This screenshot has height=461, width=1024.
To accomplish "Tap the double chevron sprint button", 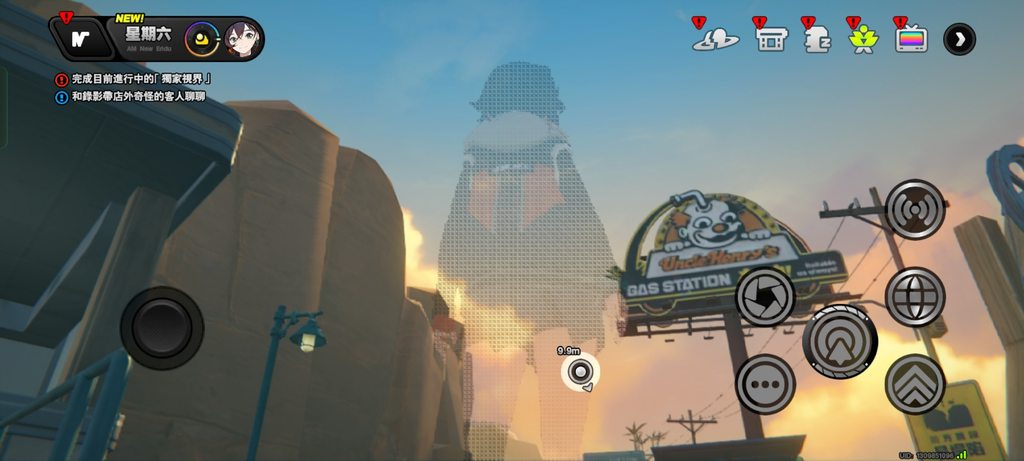I will (915, 384).
